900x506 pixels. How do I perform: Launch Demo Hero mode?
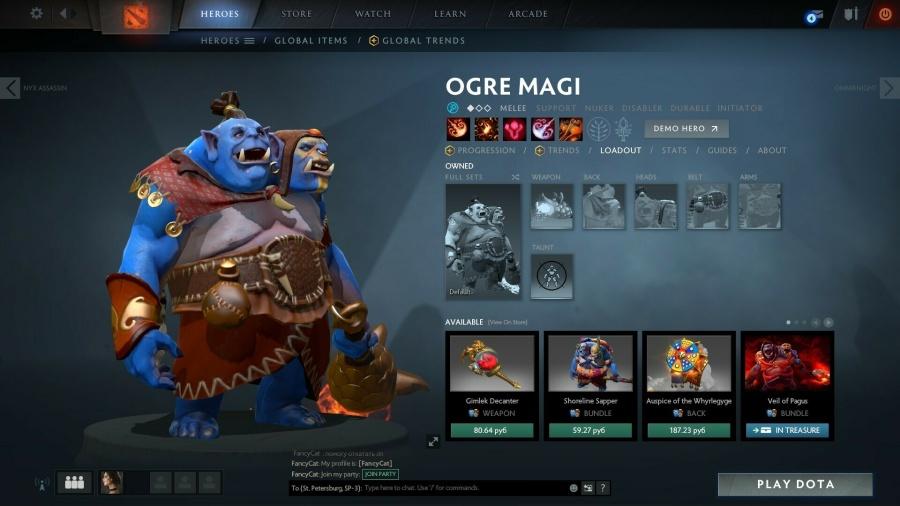tap(686, 129)
